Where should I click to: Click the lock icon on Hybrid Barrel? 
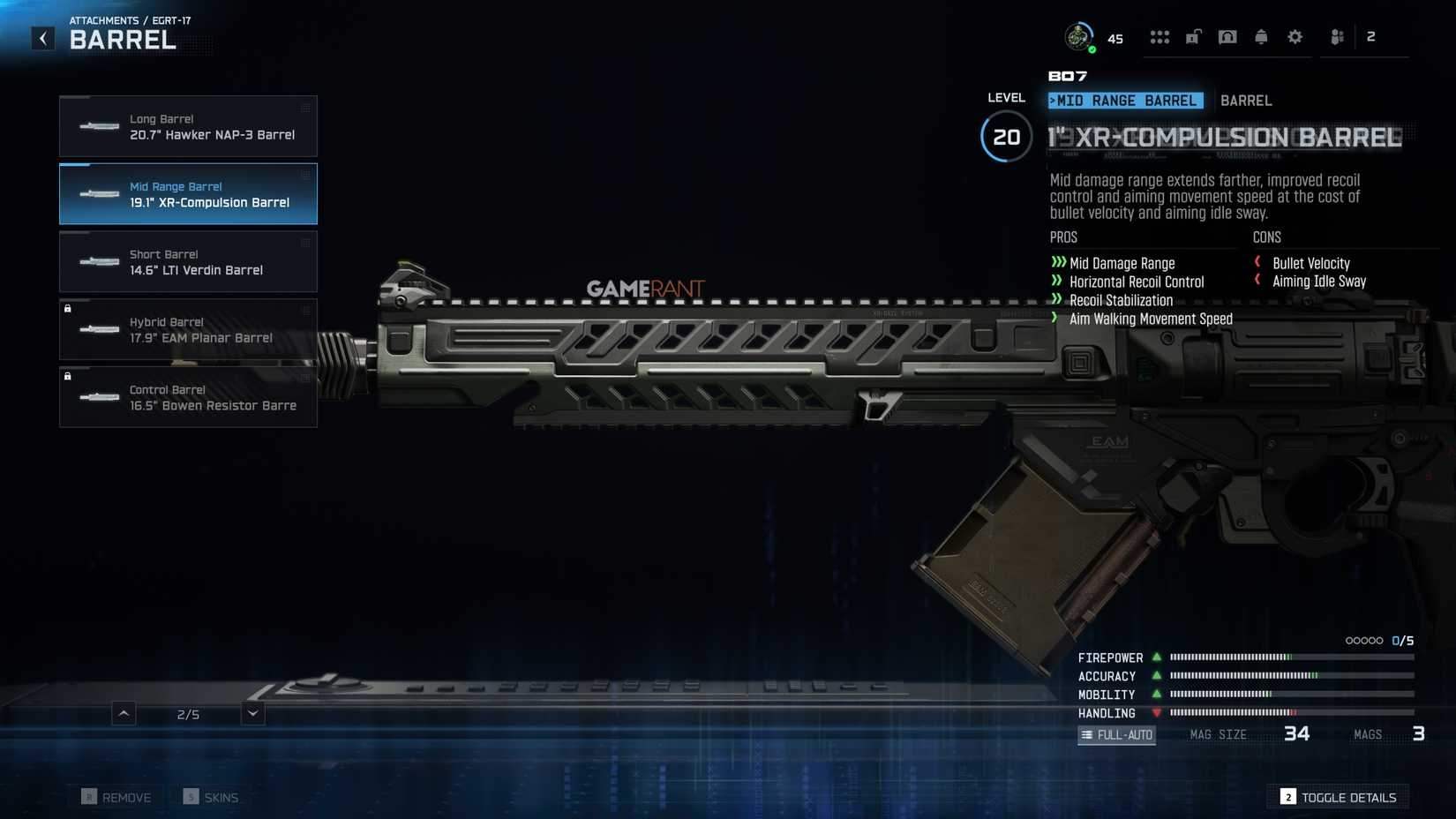click(68, 308)
